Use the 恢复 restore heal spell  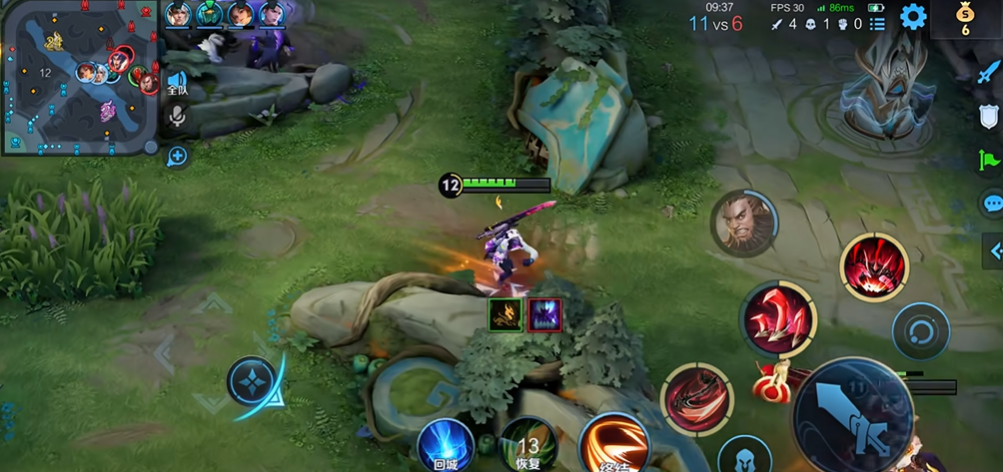tap(528, 446)
